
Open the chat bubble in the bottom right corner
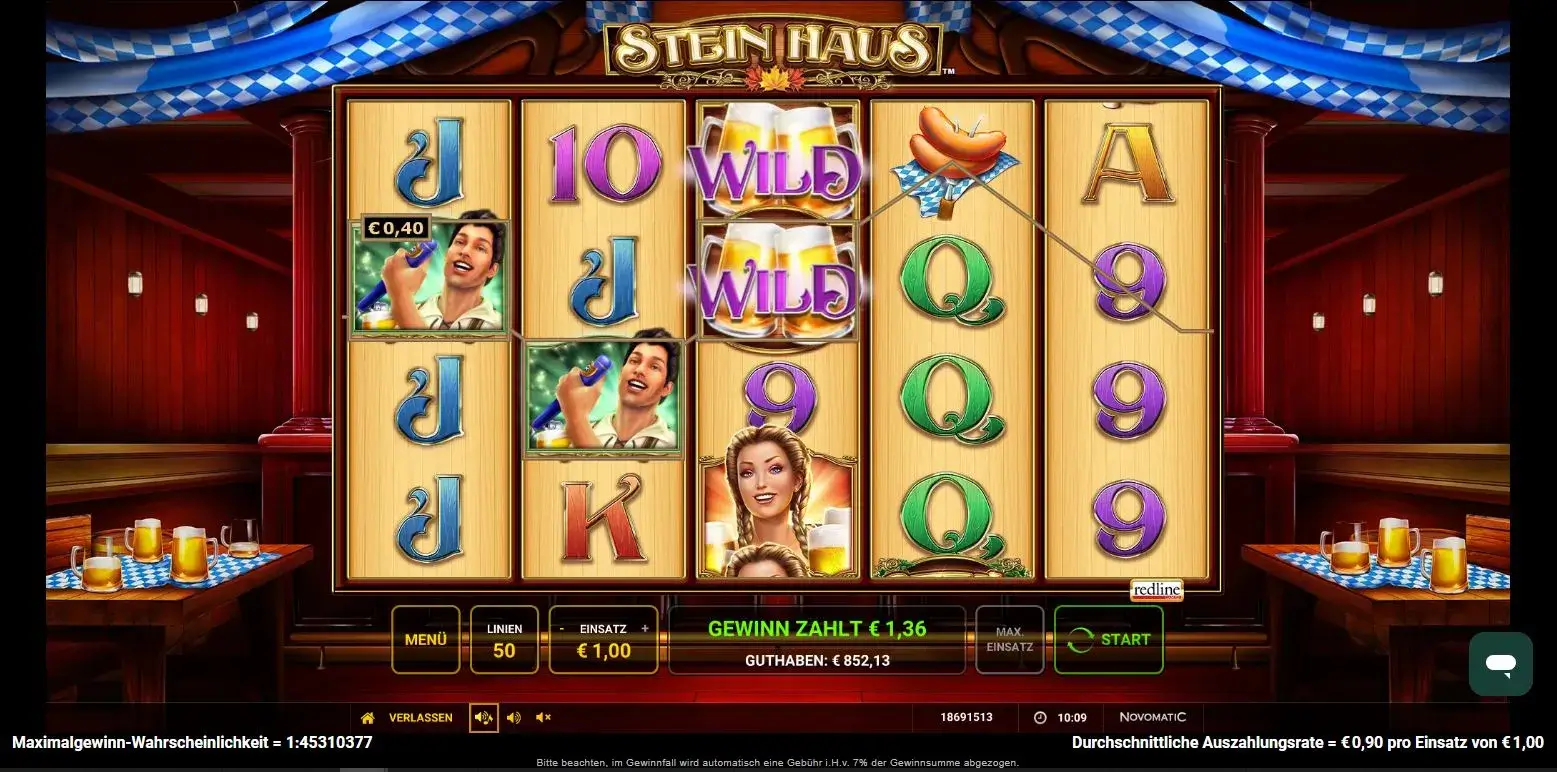pos(1500,664)
